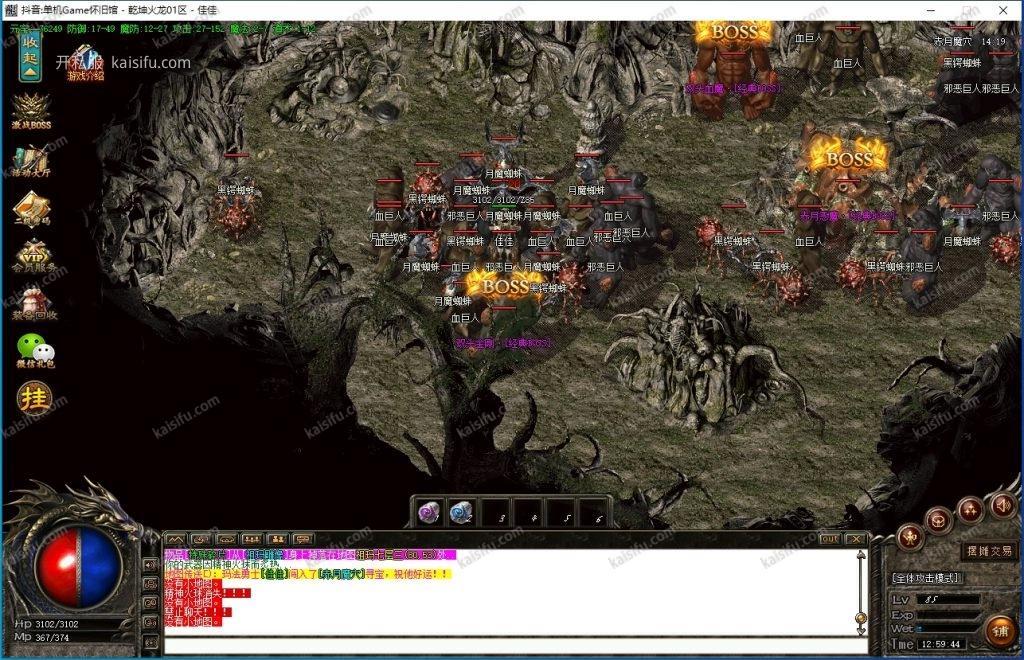Use the blue swirl item in hotbar slot 2
Viewport: 1024px width, 660px height.
pyautogui.click(x=462, y=512)
